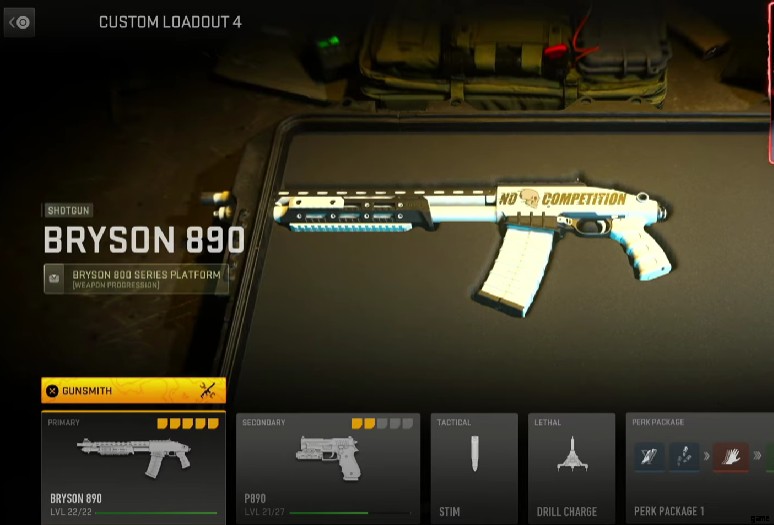
Task: Open the Drill Charge lethal slot
Action: [571, 467]
